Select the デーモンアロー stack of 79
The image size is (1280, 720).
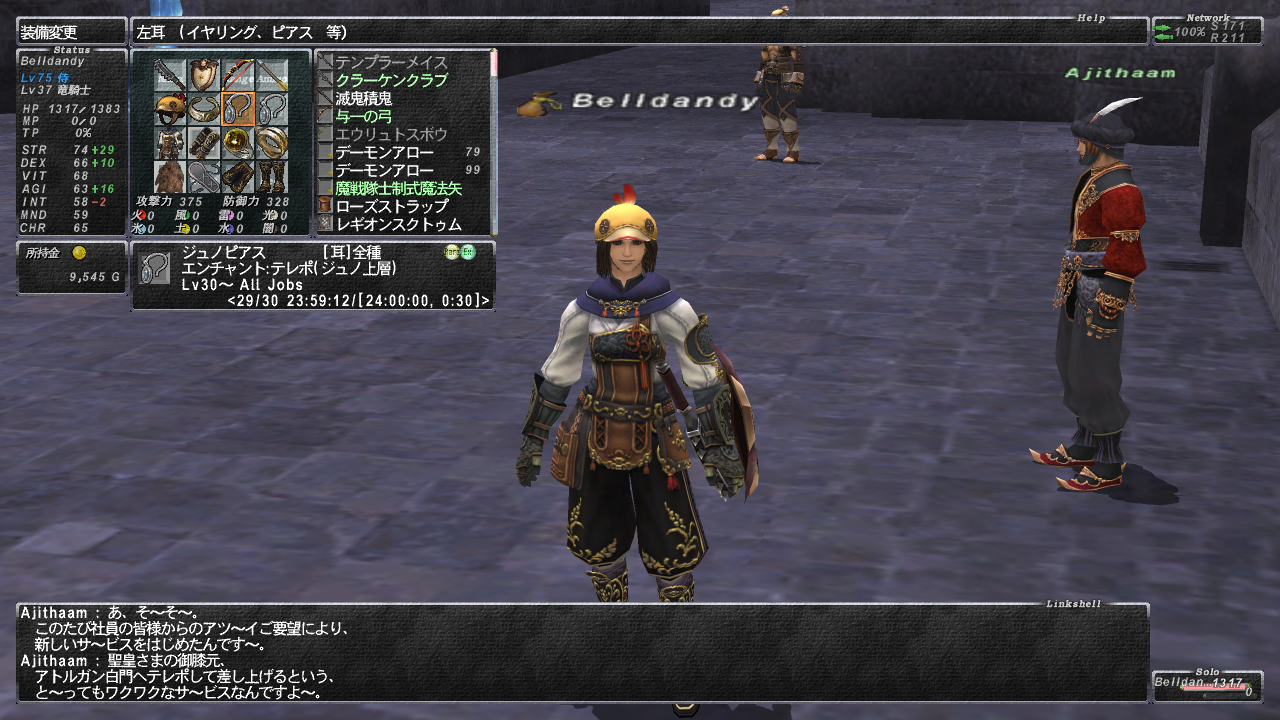pos(385,153)
